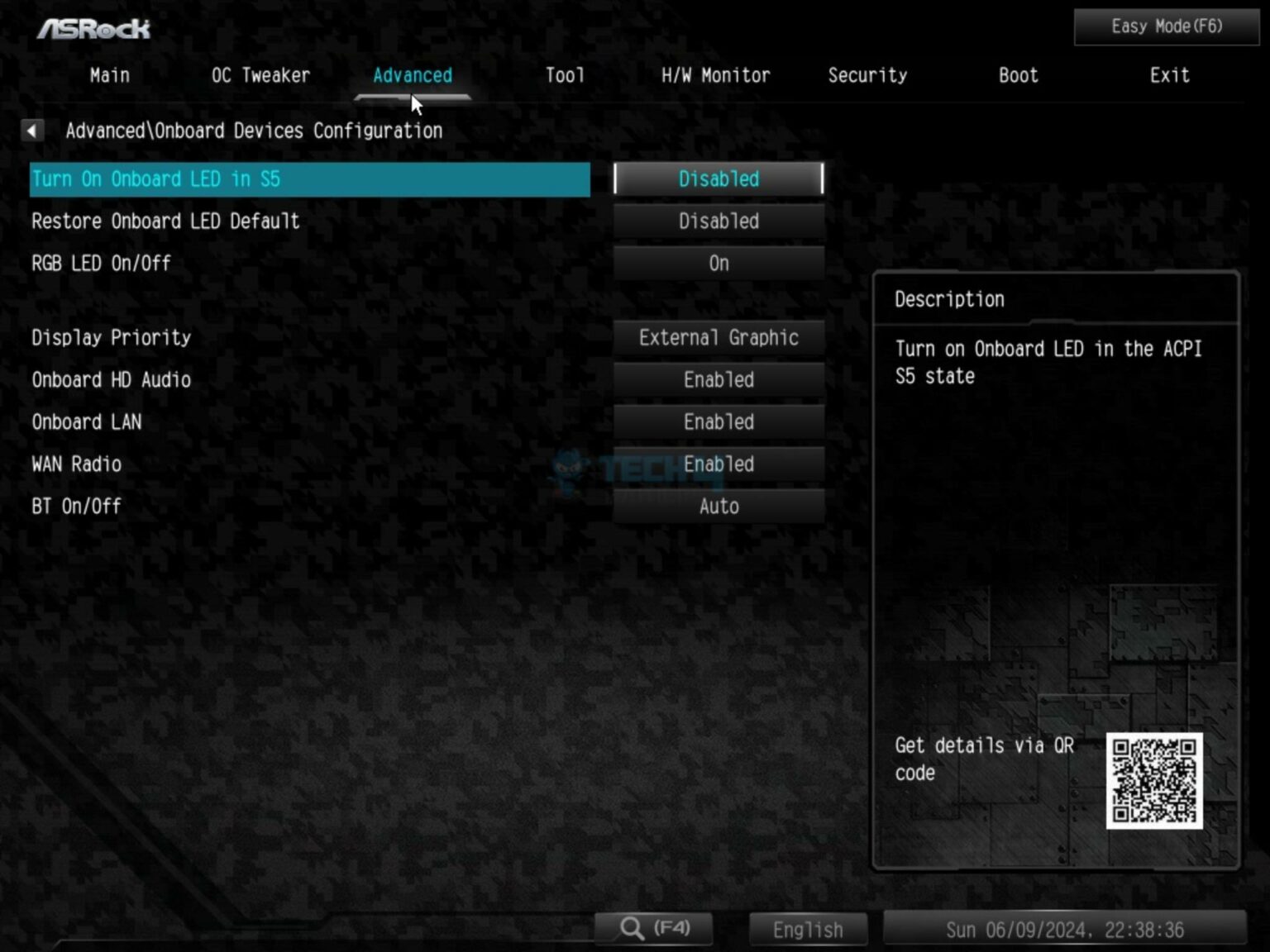Open the Onboard HD Audio setting dropdown
This screenshot has width=1270, height=952.
pos(719,380)
